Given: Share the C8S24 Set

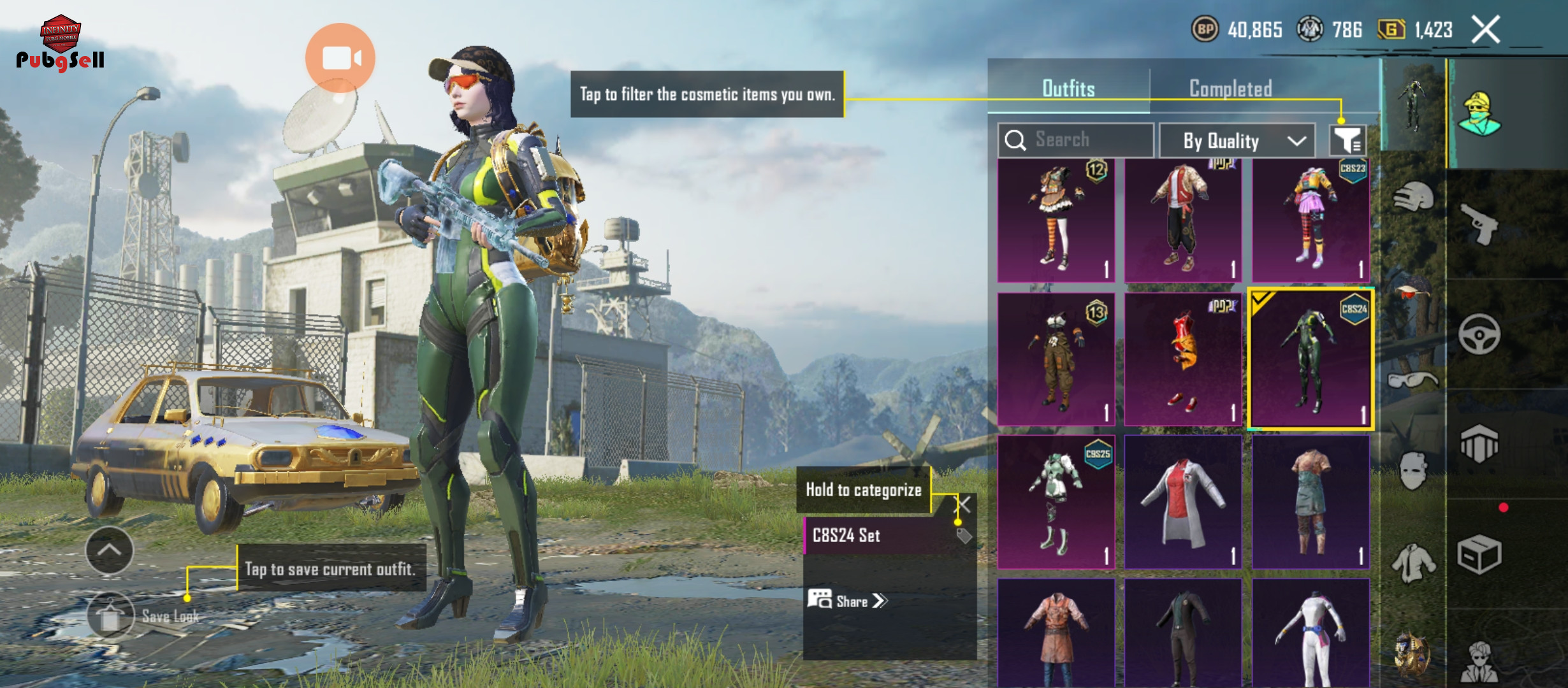Looking at the screenshot, I should (x=848, y=601).
